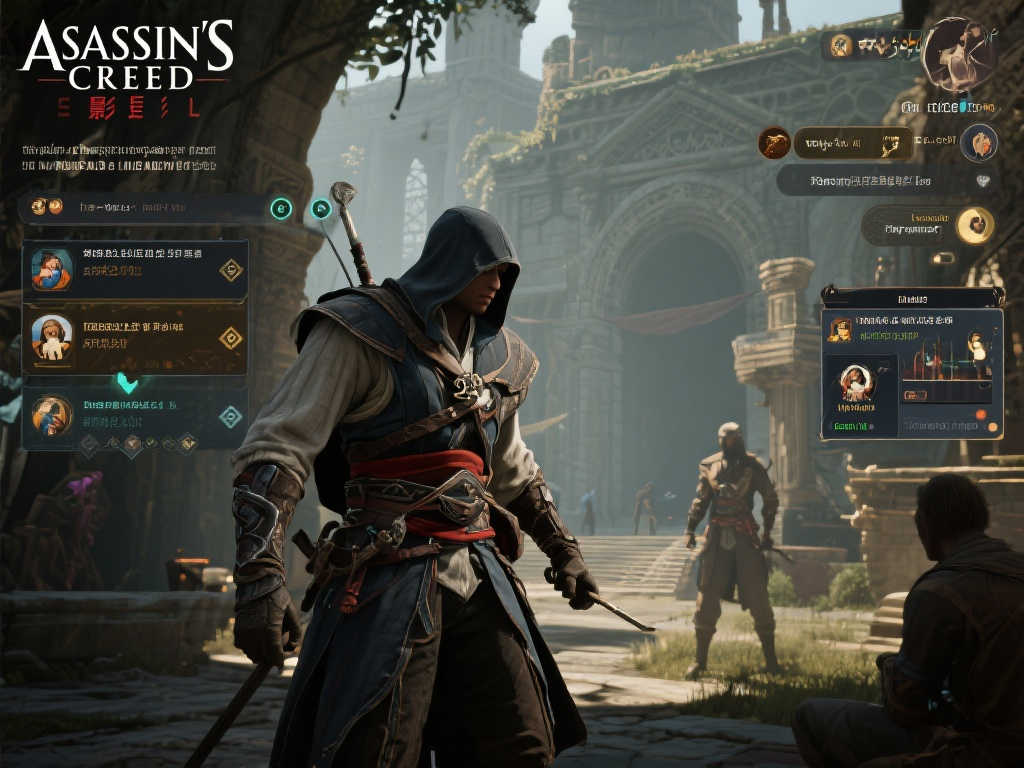This screenshot has height=768, width=1024.
Task: Click the orange round icon beside the brown bar
Action: (x=774, y=143)
